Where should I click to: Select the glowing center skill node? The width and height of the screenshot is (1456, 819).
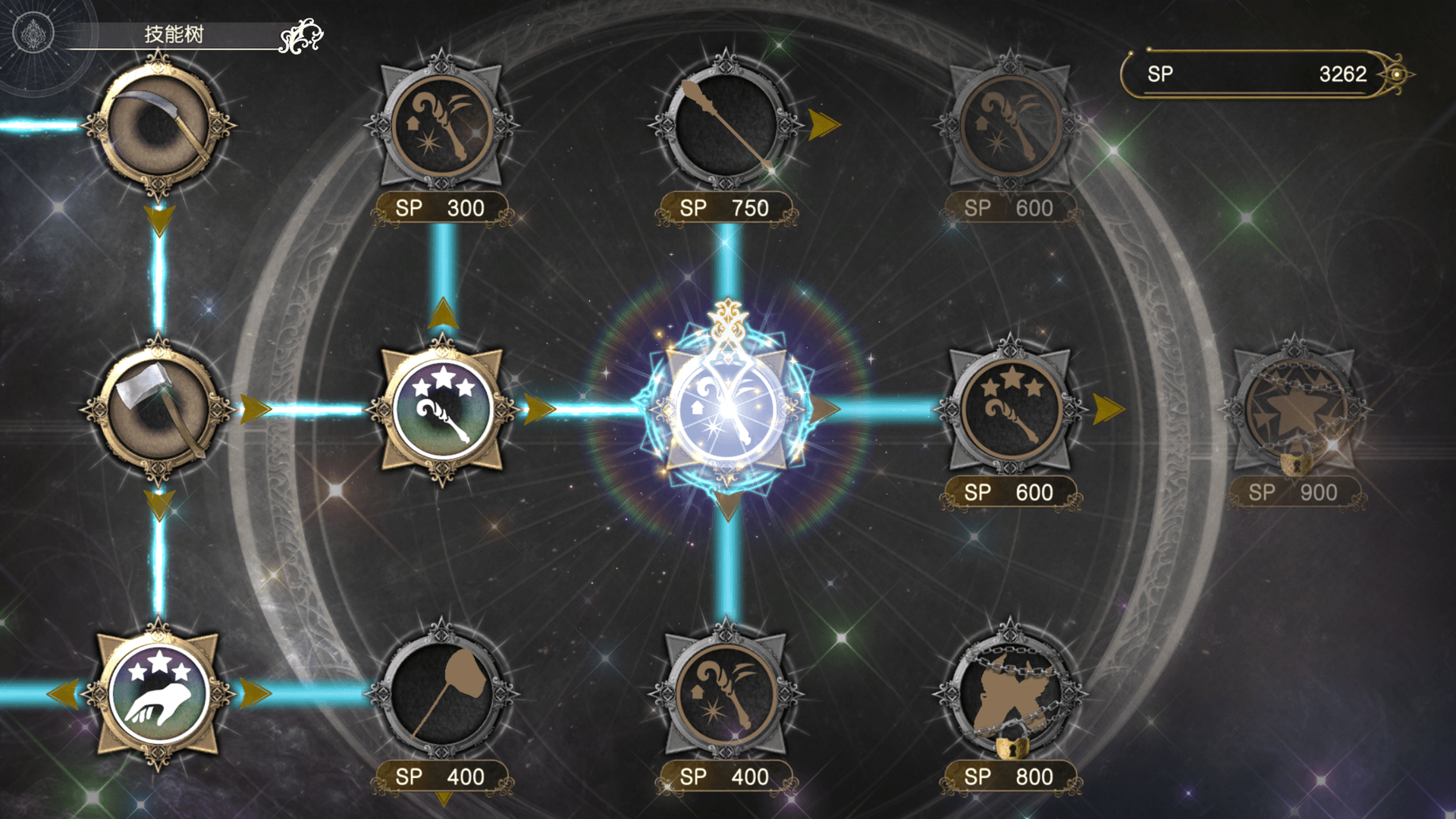click(726, 409)
